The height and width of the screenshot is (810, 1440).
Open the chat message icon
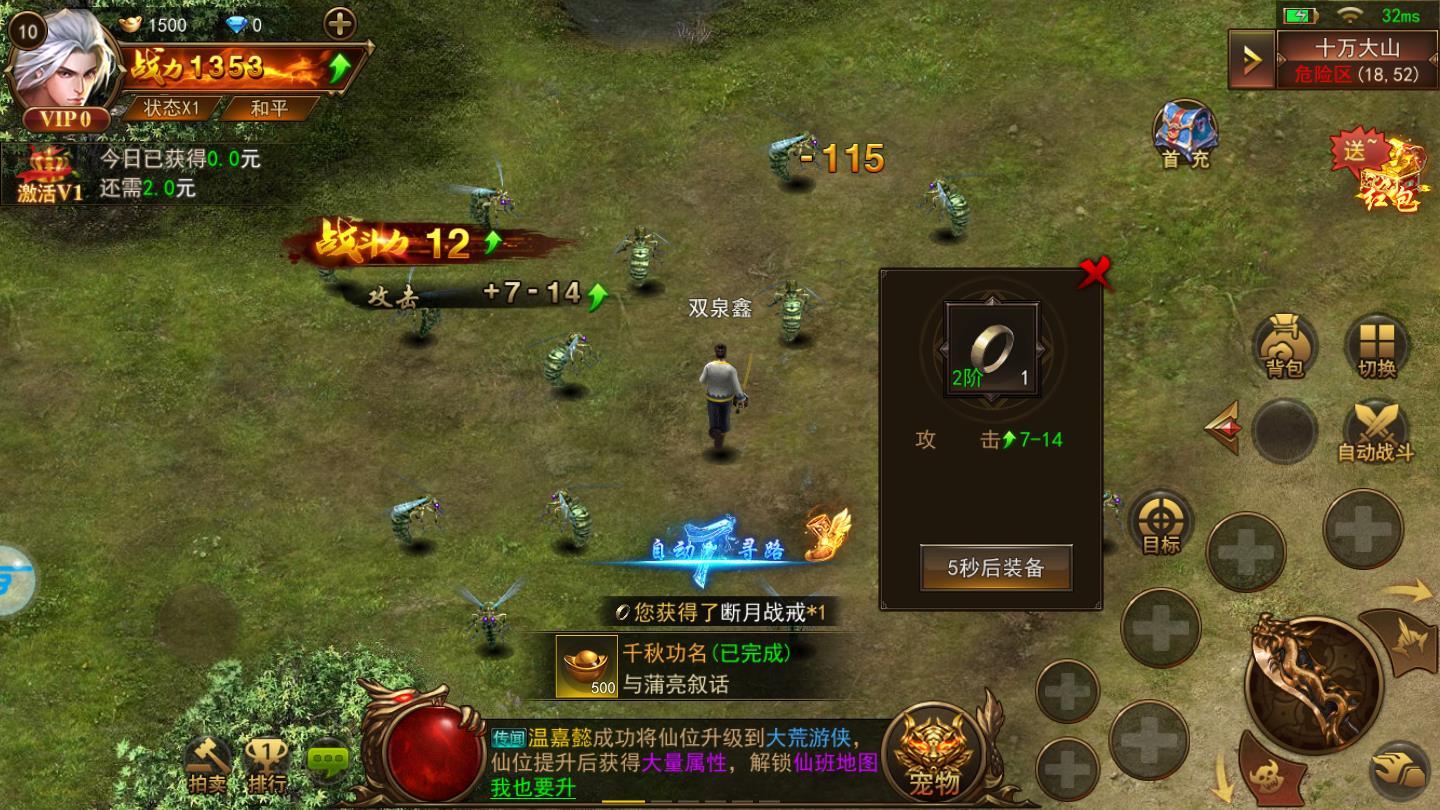[x=327, y=762]
